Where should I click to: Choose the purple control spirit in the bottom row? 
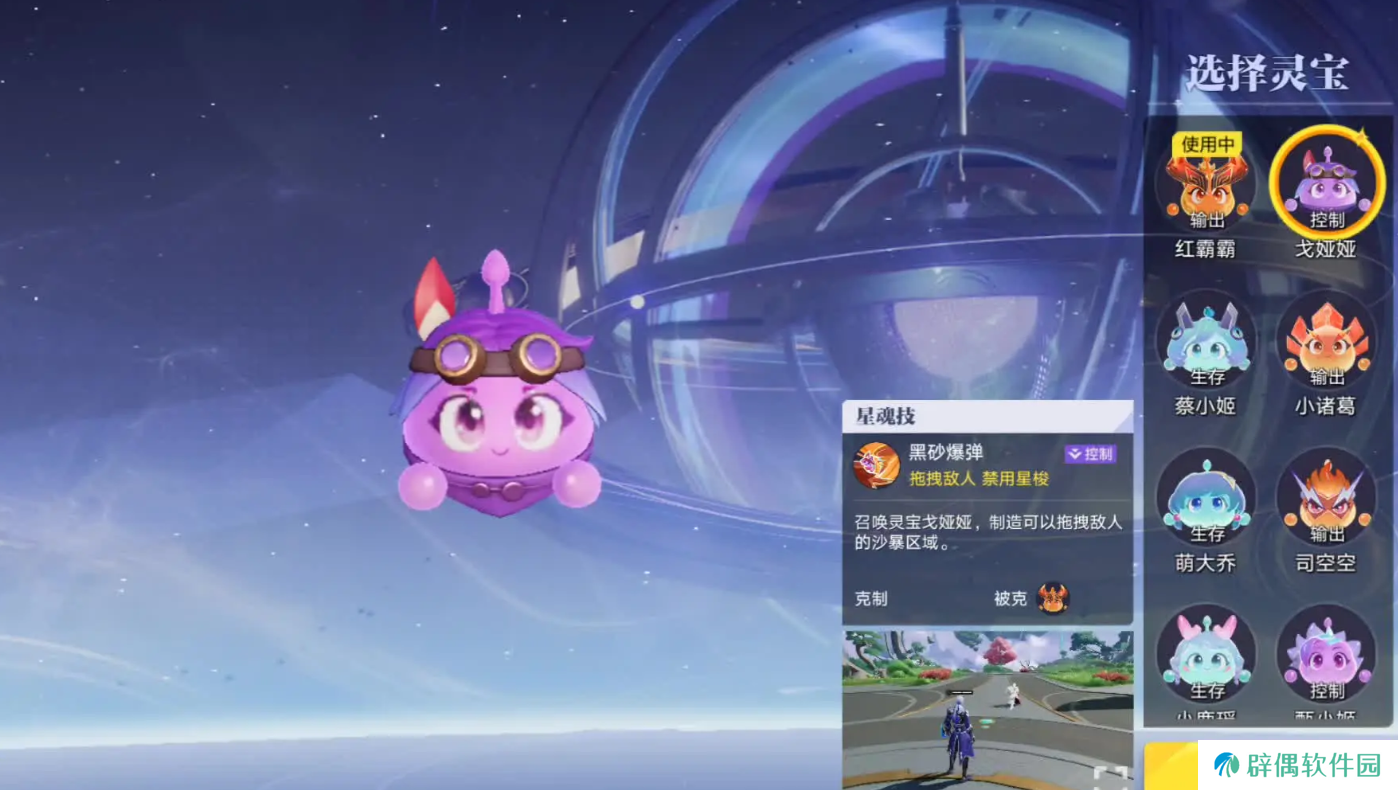(1326, 656)
